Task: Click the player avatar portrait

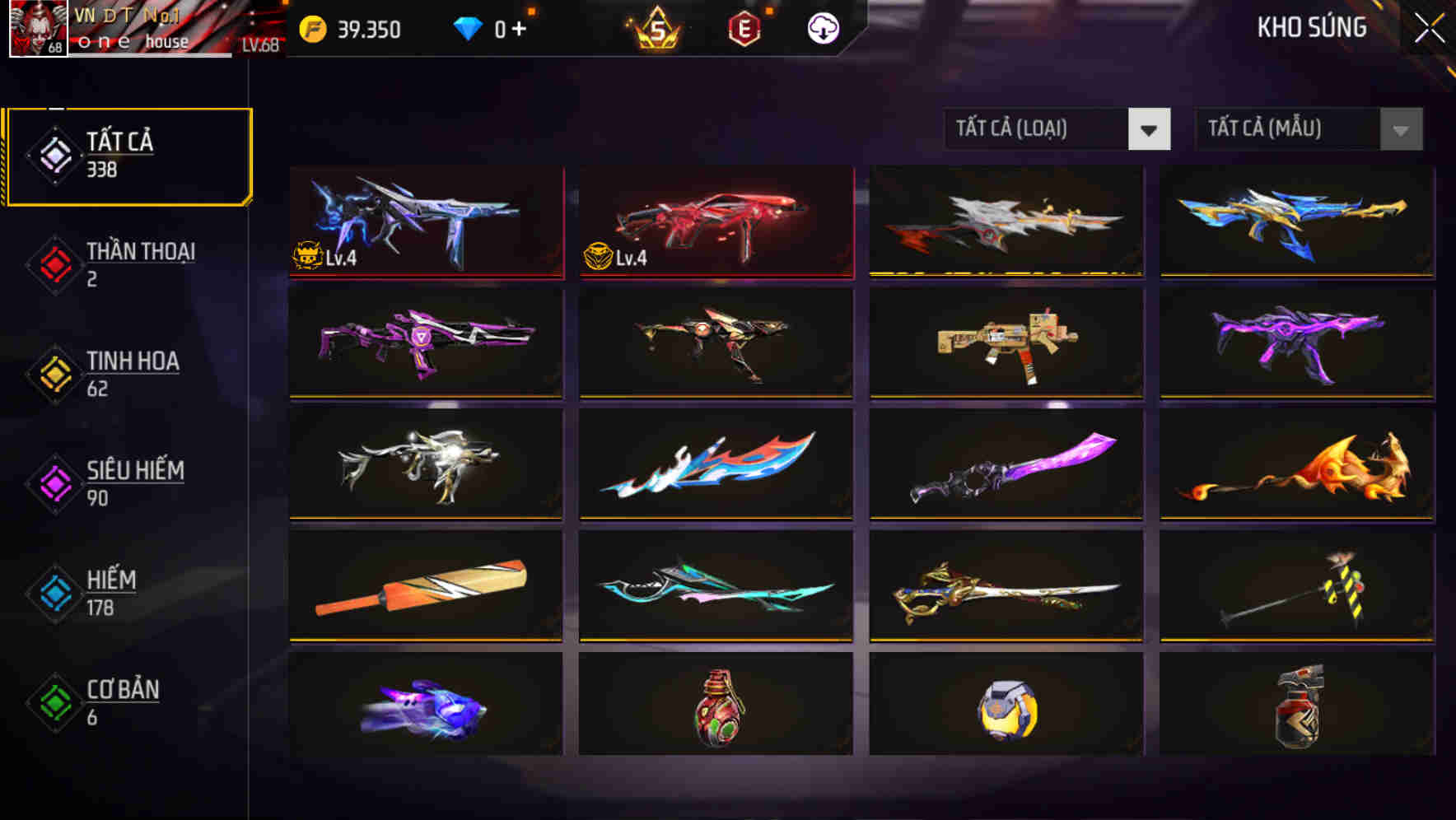Action: (x=37, y=29)
